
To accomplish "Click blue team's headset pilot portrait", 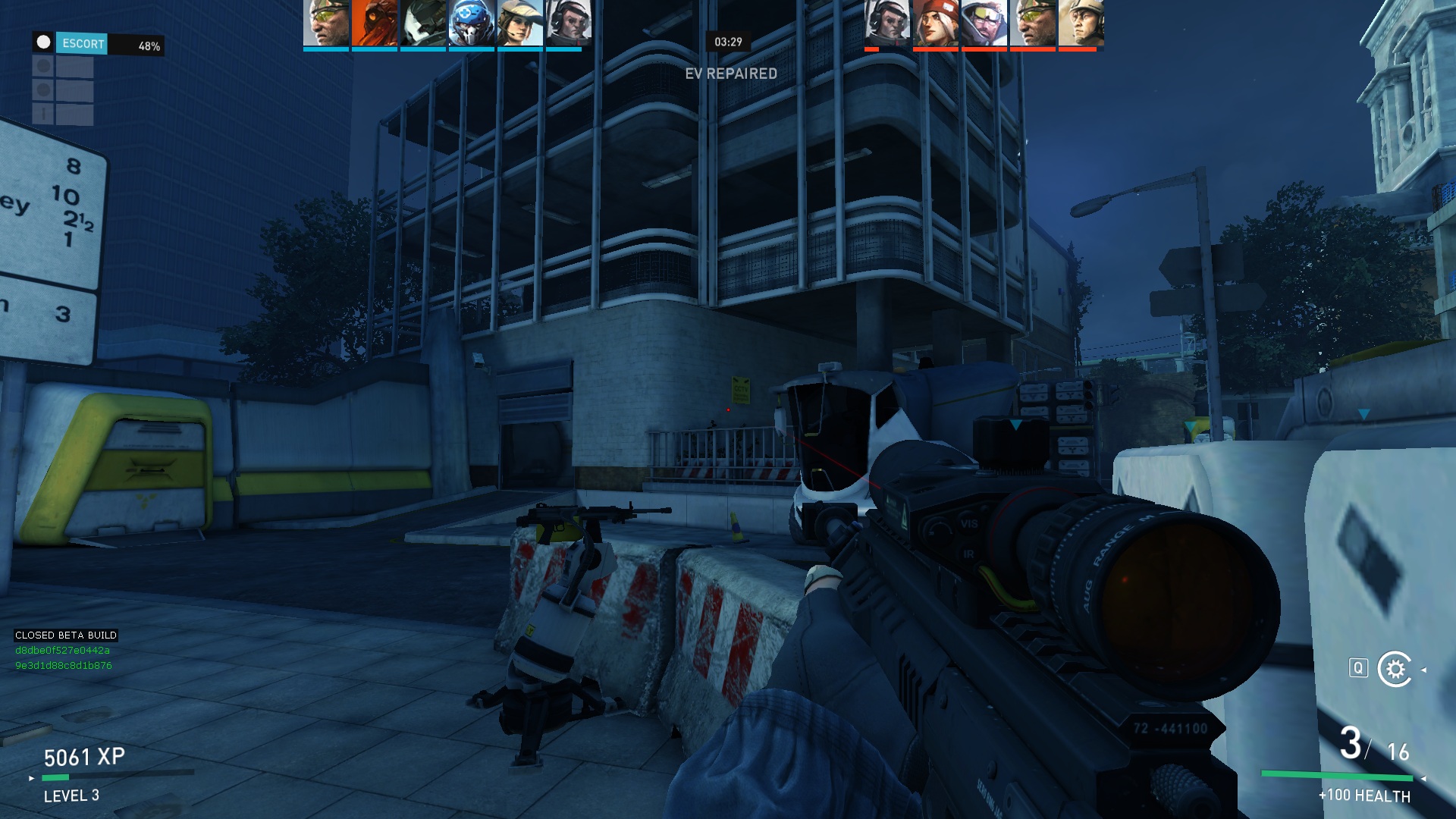I will pos(569,23).
